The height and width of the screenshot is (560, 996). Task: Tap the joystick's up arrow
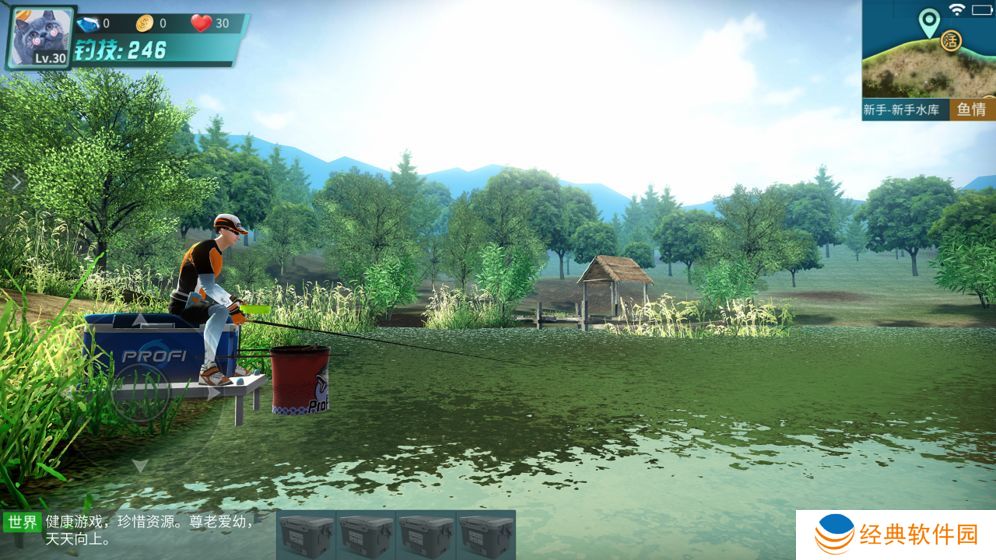141,320
